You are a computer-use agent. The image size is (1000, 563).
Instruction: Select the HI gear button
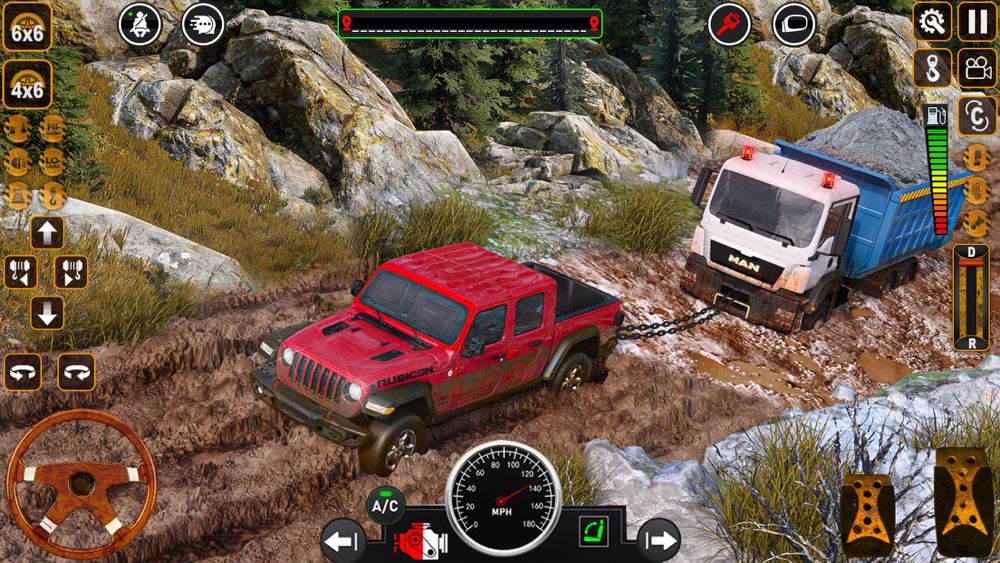tap(52, 129)
